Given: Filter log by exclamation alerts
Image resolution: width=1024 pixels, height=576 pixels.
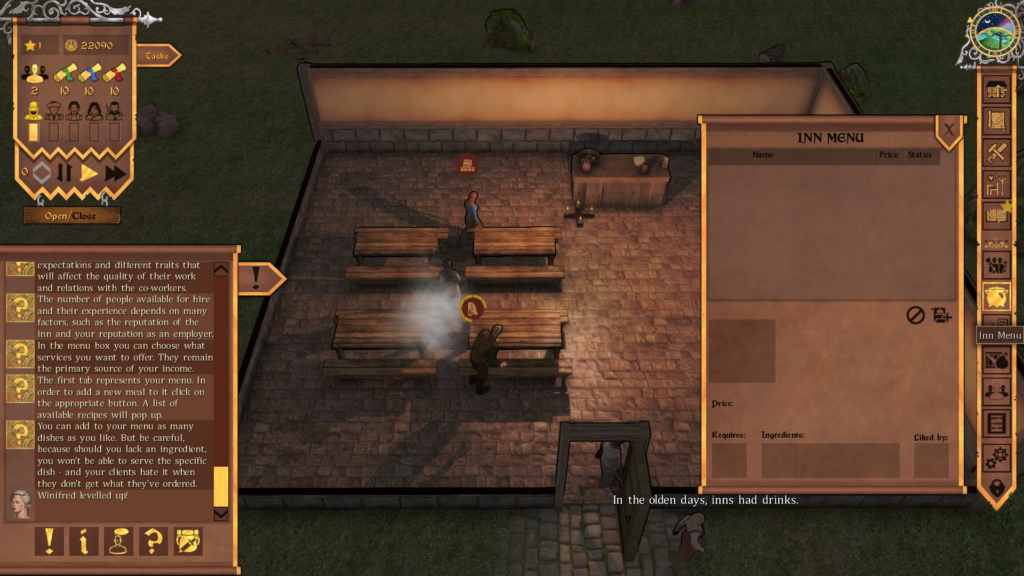Looking at the screenshot, I should [49, 541].
